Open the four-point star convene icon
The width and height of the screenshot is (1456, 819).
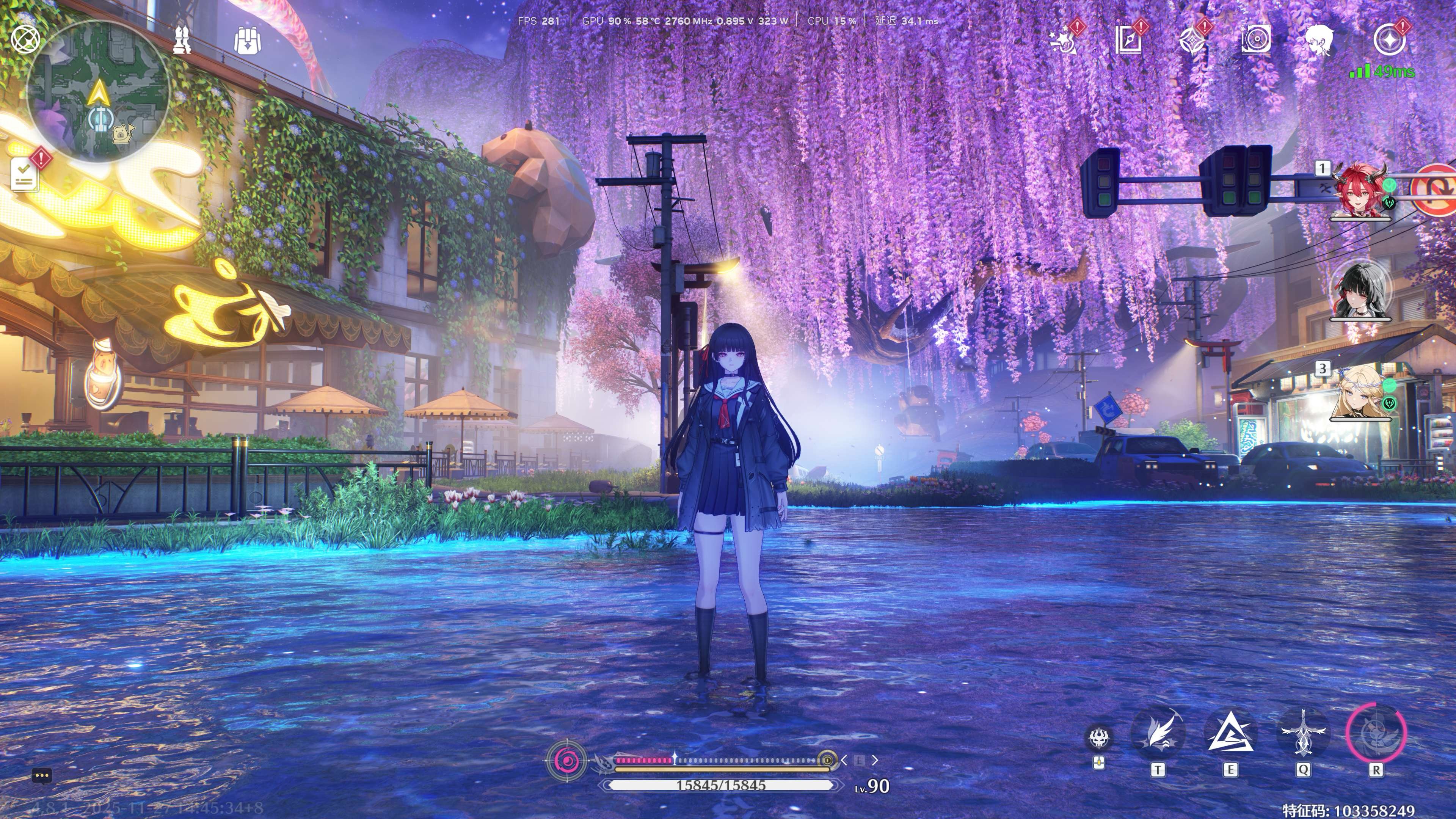click(x=1192, y=40)
